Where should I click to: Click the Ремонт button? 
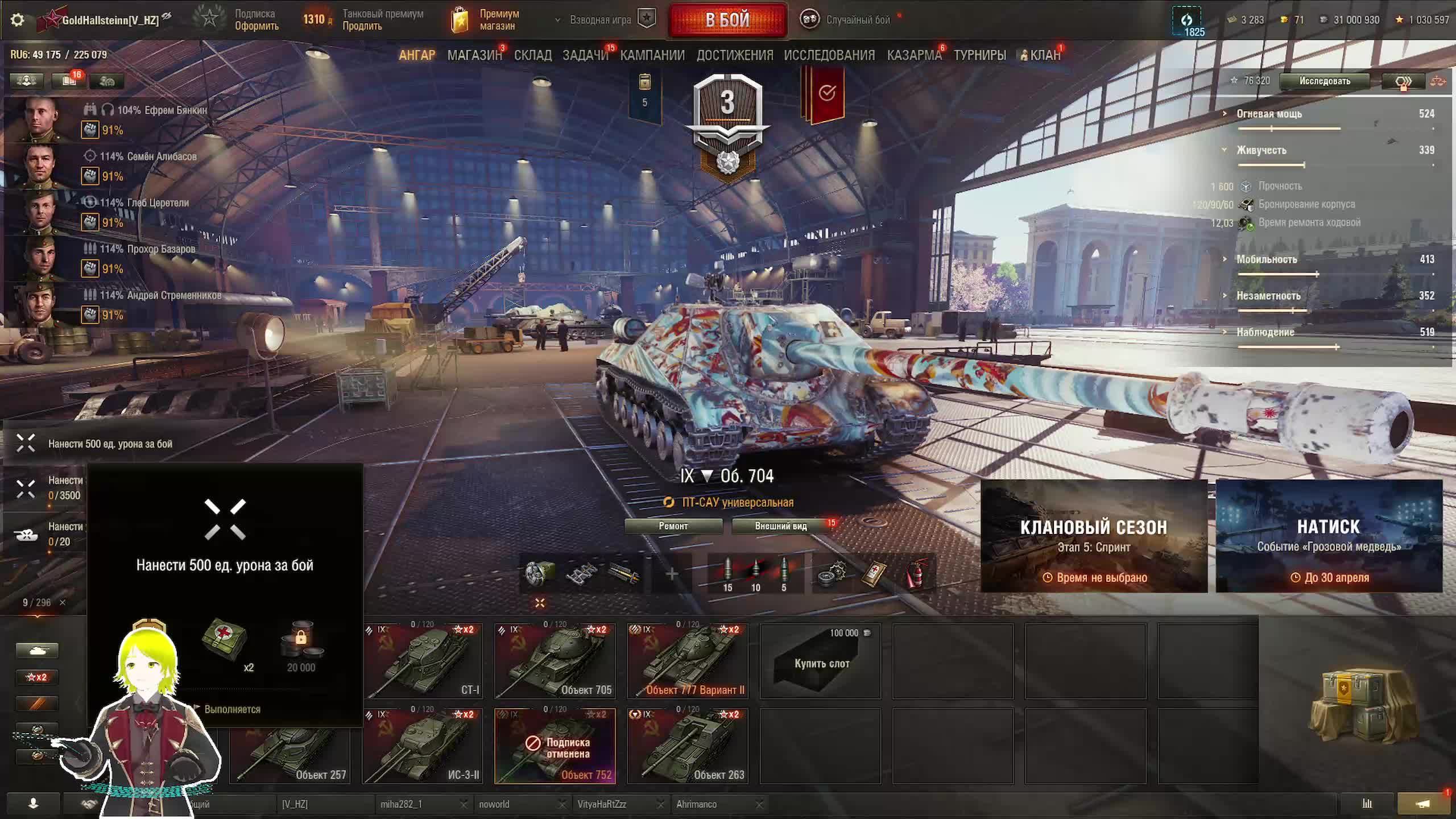point(673,526)
